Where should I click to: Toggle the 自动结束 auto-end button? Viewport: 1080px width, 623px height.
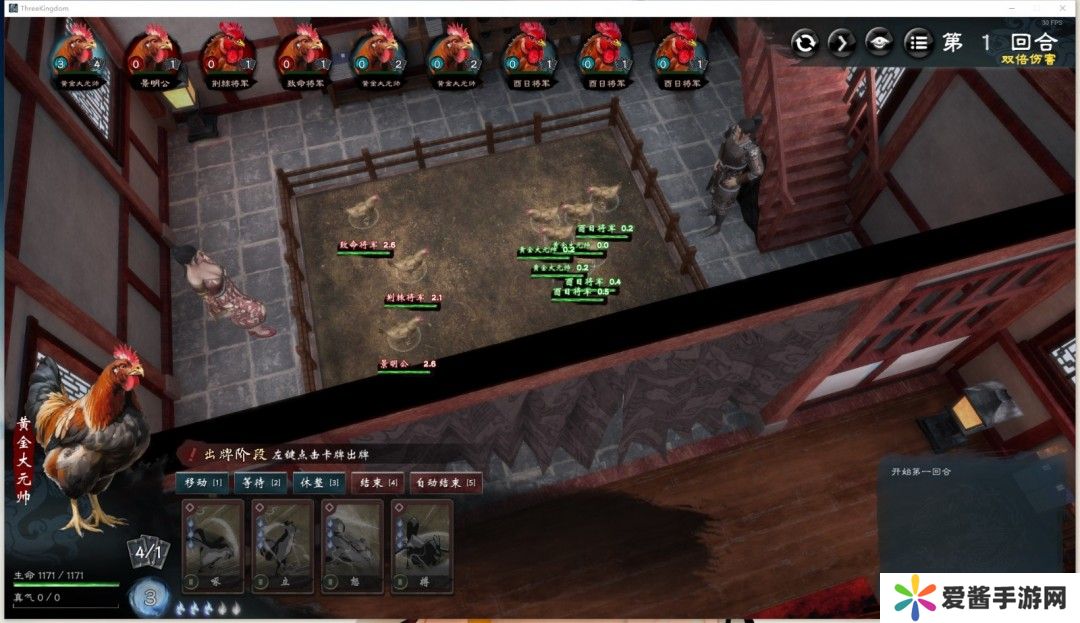(445, 483)
